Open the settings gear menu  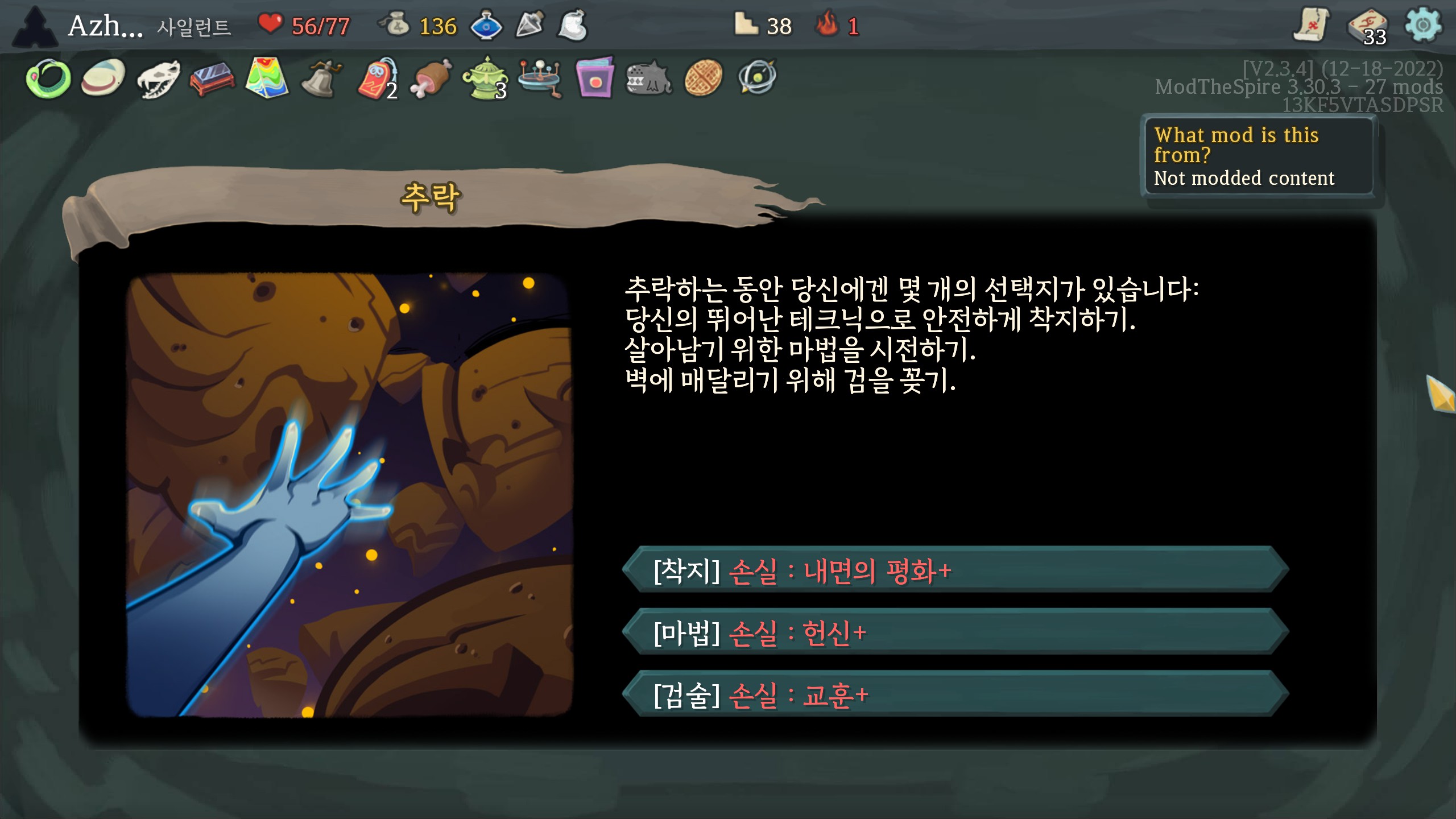[x=1422, y=25]
